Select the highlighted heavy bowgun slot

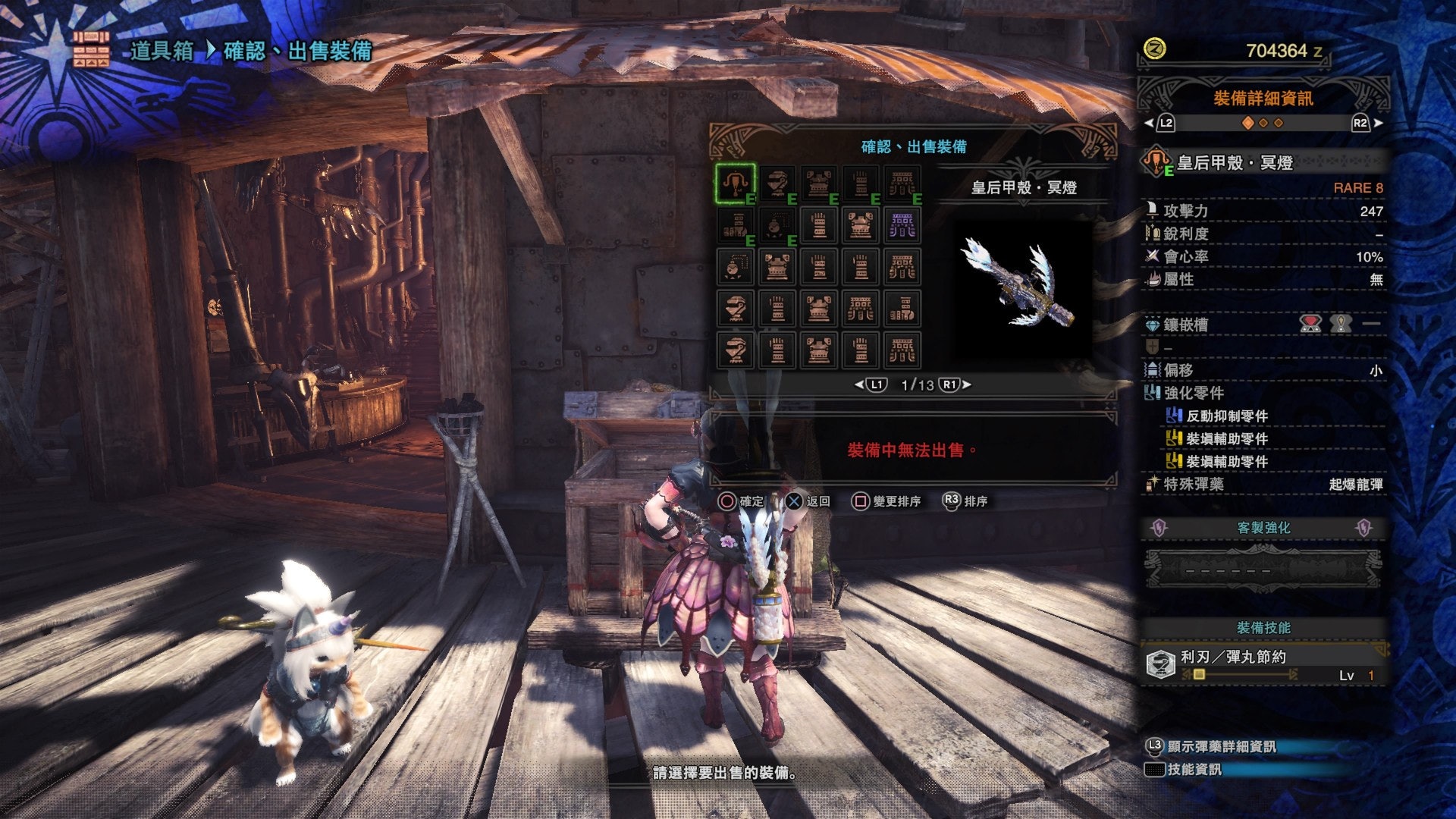(735, 184)
